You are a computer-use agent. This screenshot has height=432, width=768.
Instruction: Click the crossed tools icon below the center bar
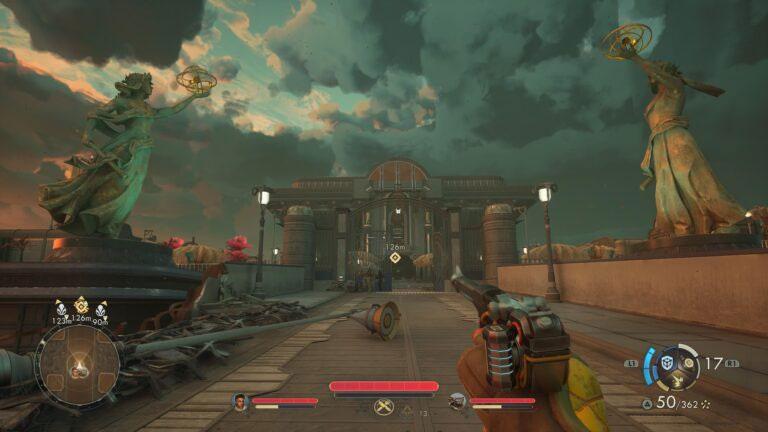coord(383,407)
